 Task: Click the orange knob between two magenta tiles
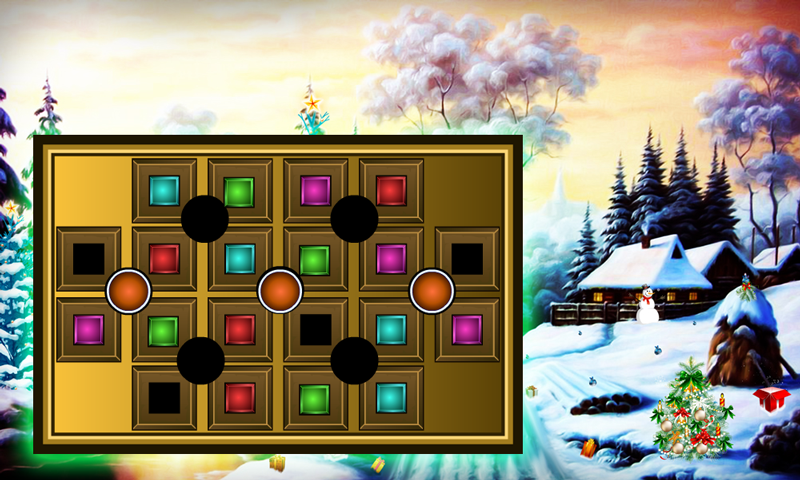432,291
